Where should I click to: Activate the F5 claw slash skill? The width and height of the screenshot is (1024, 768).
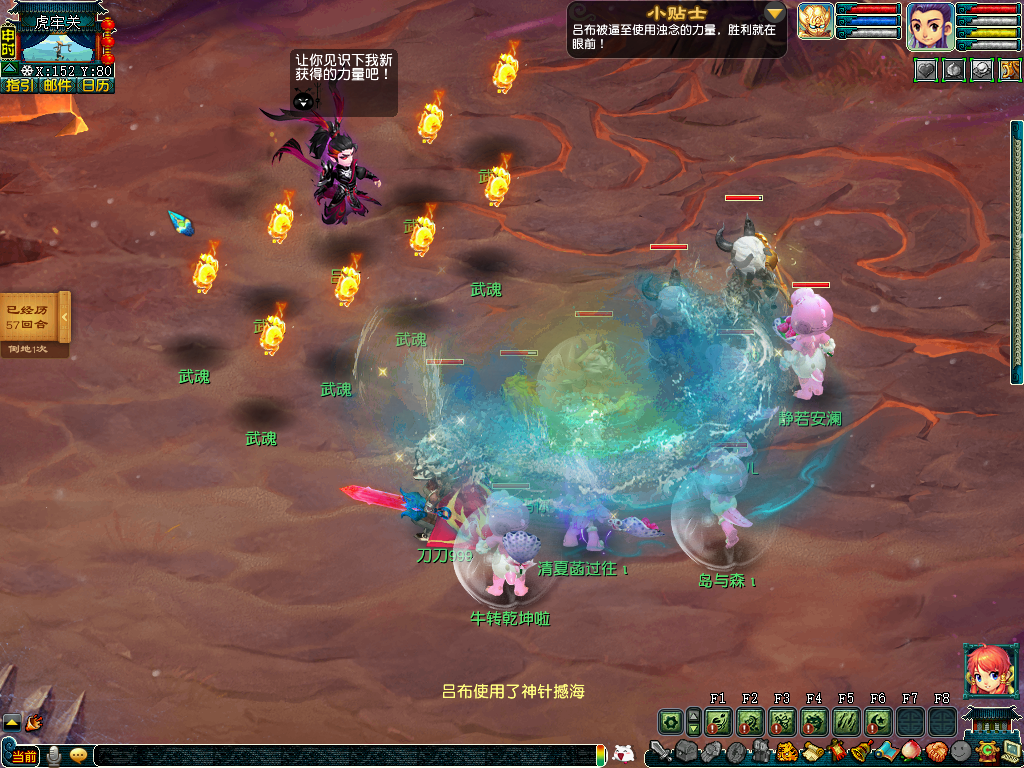coord(846,721)
